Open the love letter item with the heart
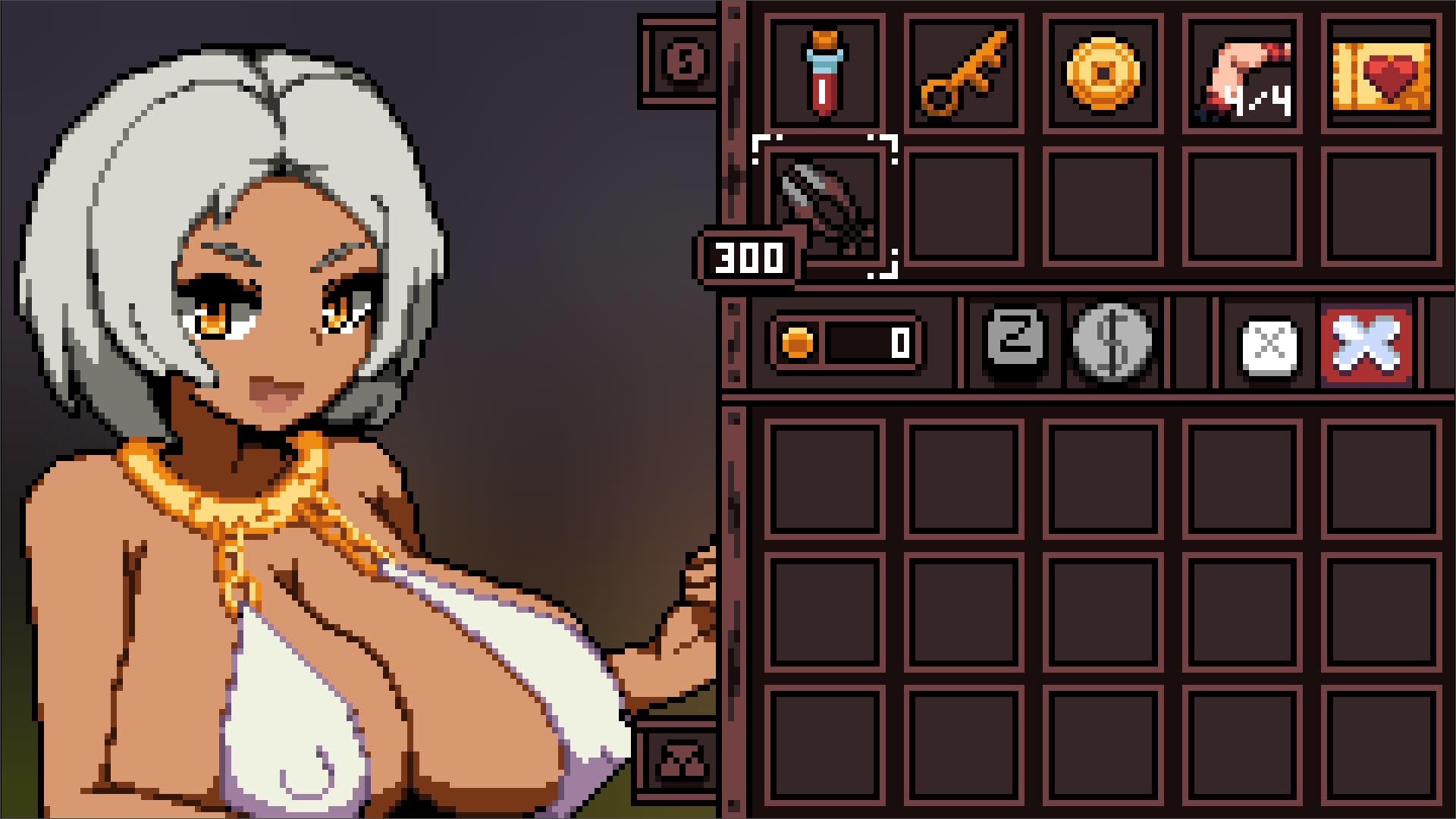 (x=1382, y=74)
